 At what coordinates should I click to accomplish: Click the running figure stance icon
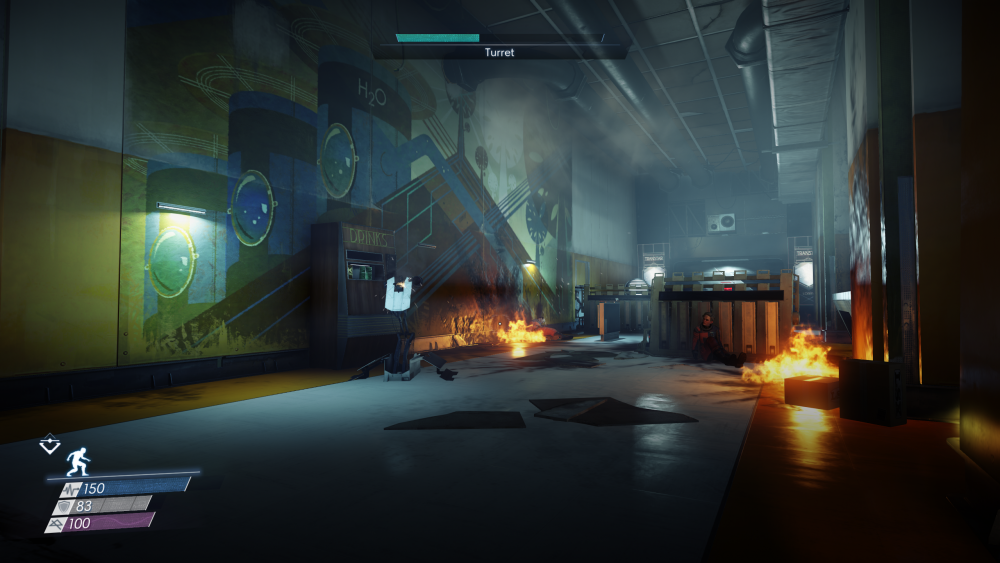[x=78, y=461]
